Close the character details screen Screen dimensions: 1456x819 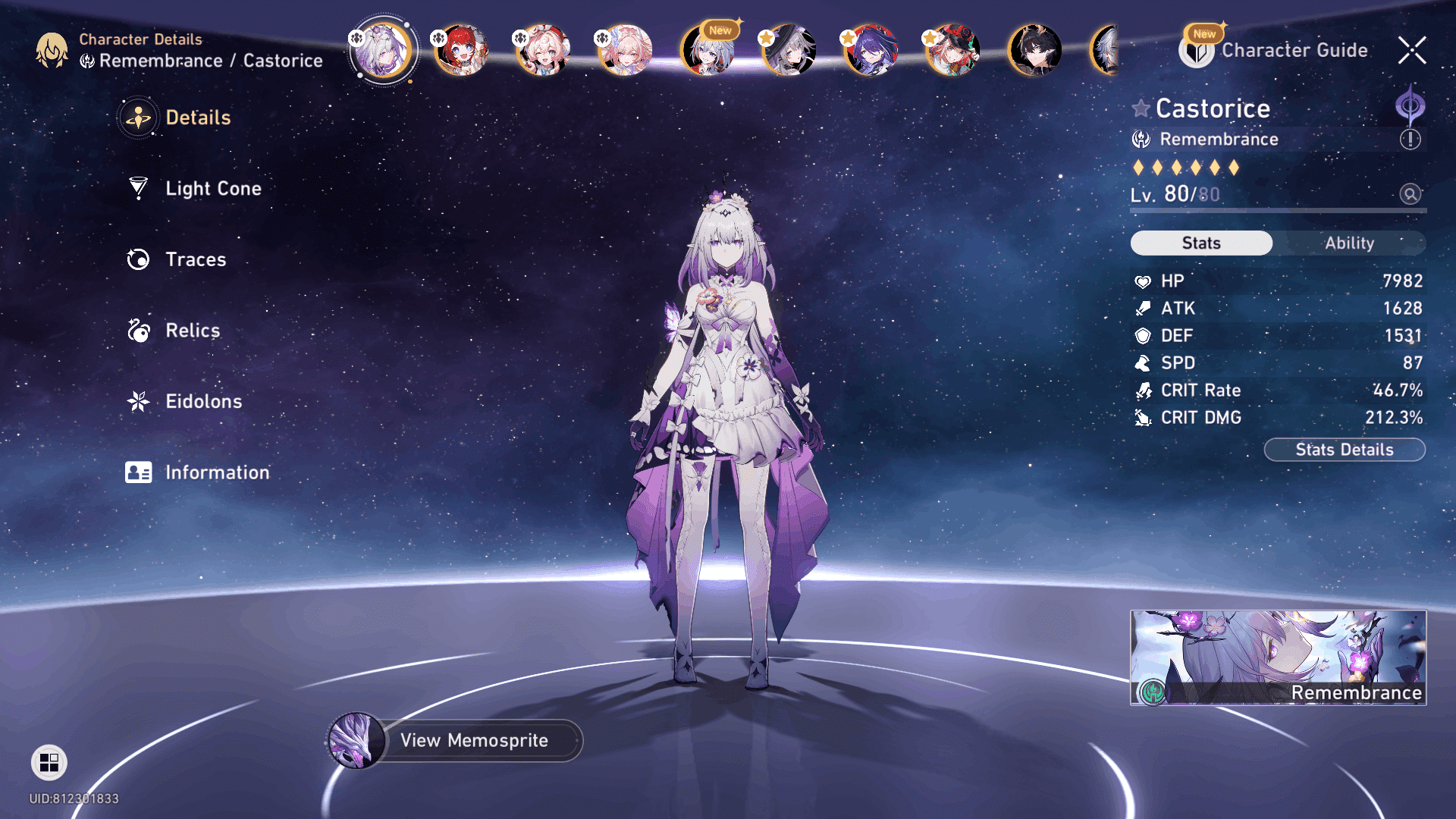tap(1411, 51)
